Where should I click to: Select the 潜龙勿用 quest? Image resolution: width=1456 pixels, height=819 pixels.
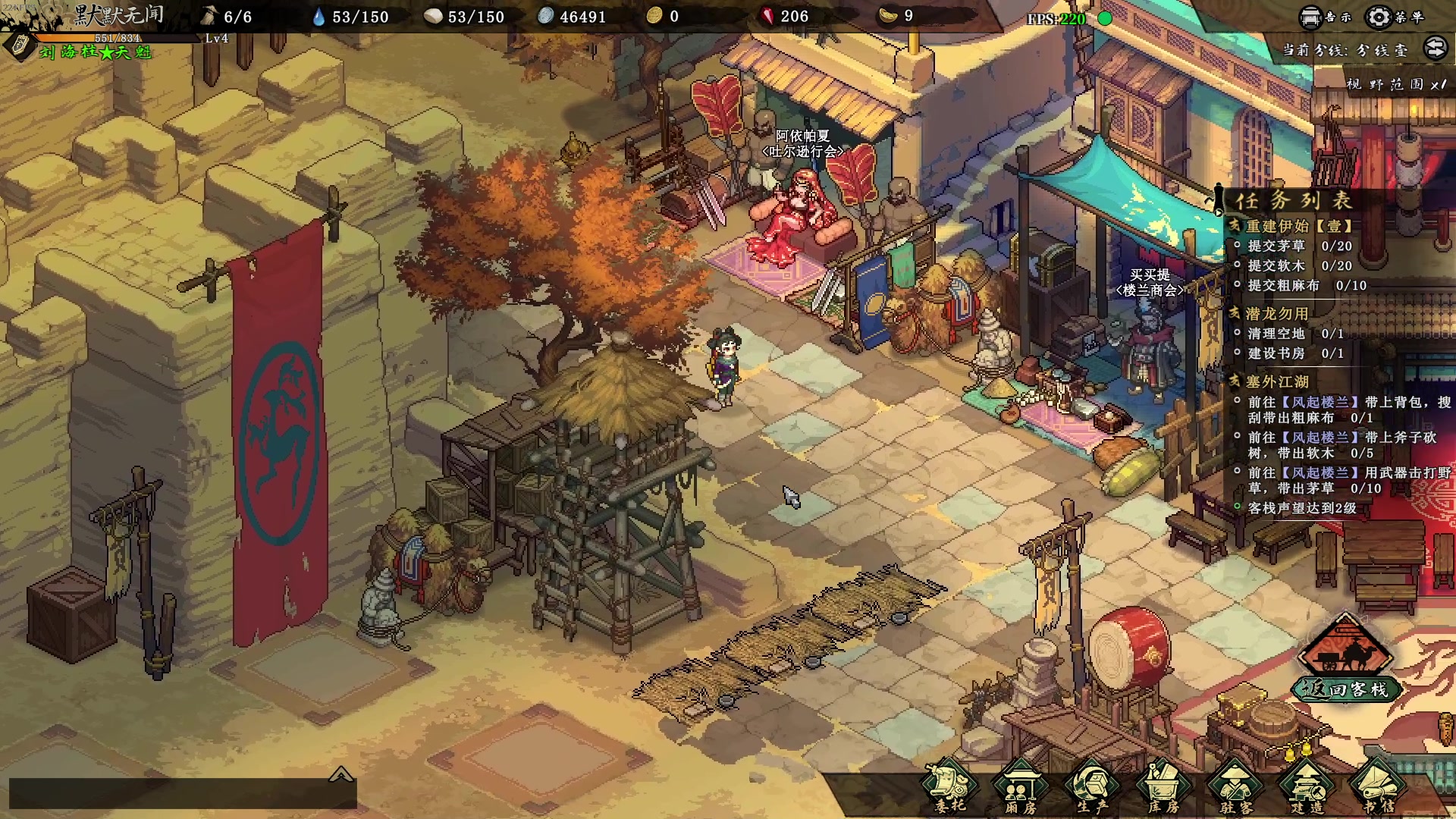[x=1277, y=313]
